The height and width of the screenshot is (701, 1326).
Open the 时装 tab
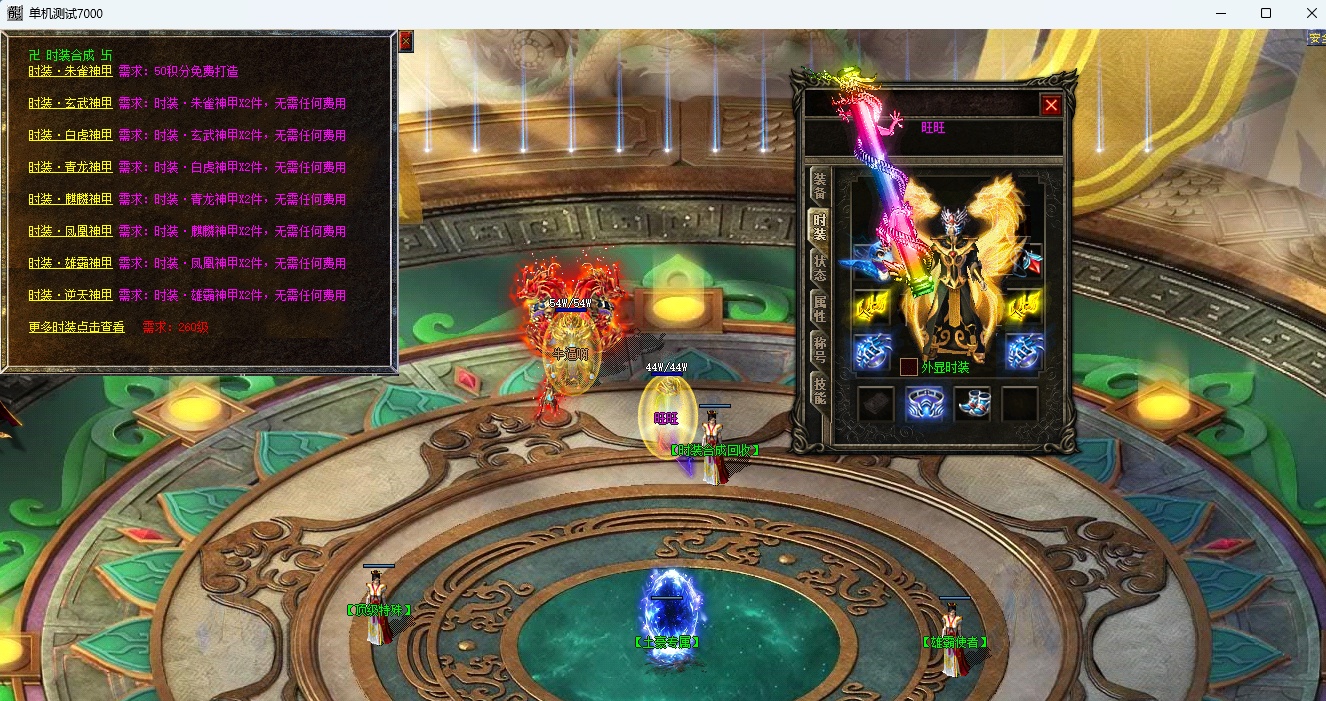[819, 226]
